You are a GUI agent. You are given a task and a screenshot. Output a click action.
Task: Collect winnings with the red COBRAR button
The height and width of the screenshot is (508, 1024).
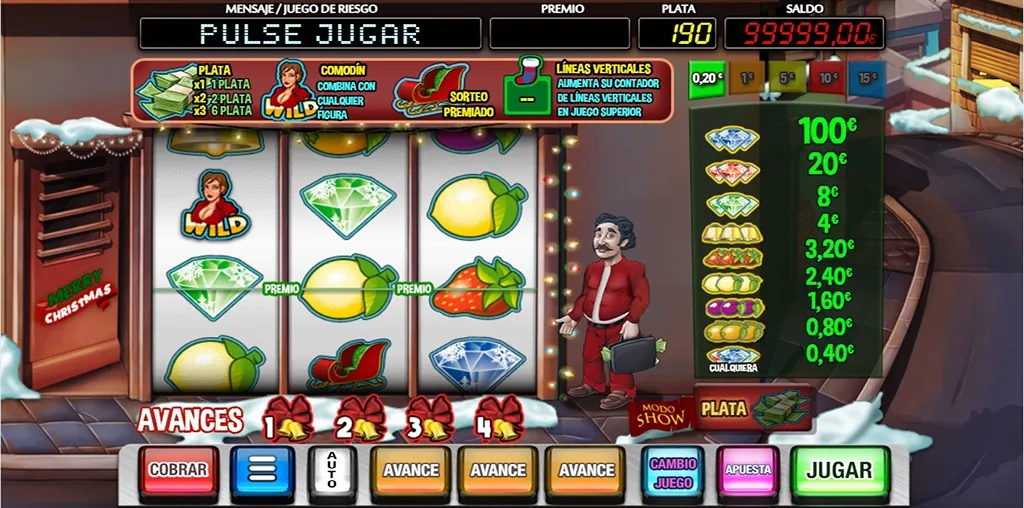[179, 470]
